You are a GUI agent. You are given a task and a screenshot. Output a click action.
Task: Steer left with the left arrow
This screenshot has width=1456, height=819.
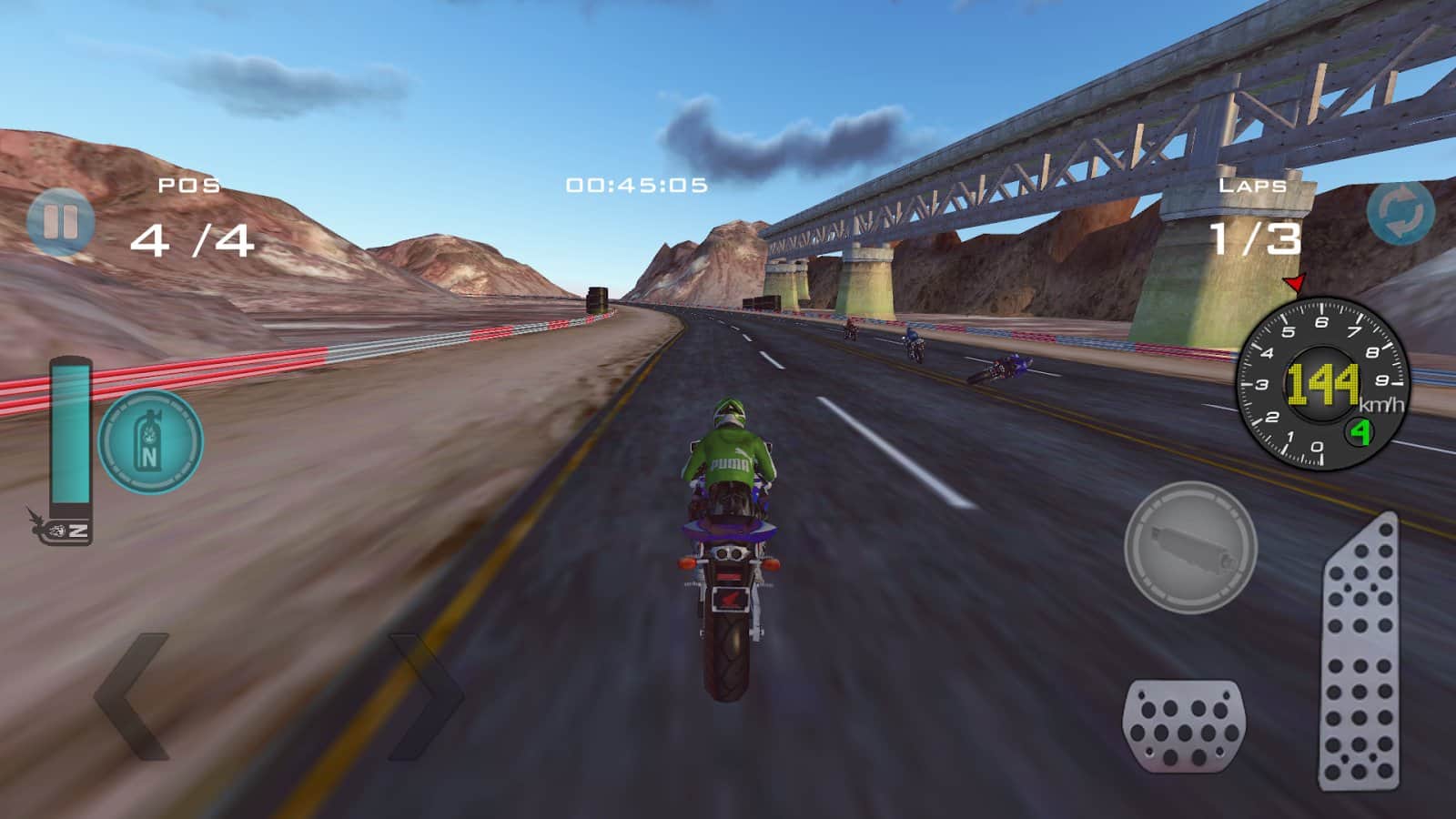(x=134, y=696)
